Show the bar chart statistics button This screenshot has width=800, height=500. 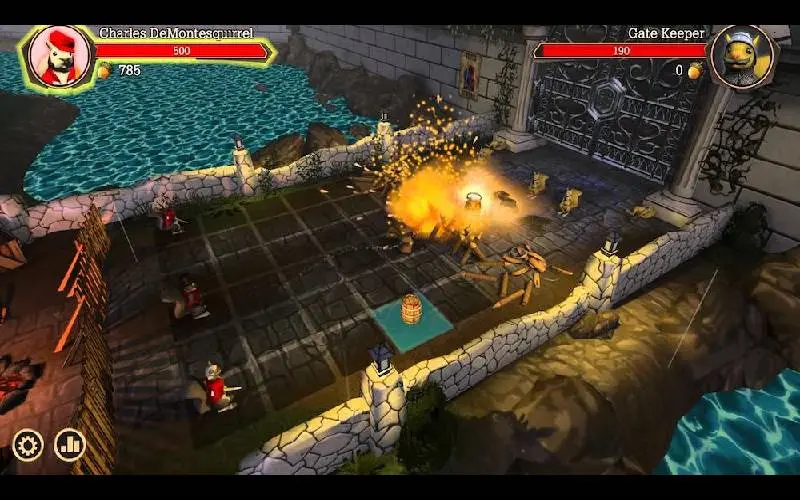[x=70, y=445]
